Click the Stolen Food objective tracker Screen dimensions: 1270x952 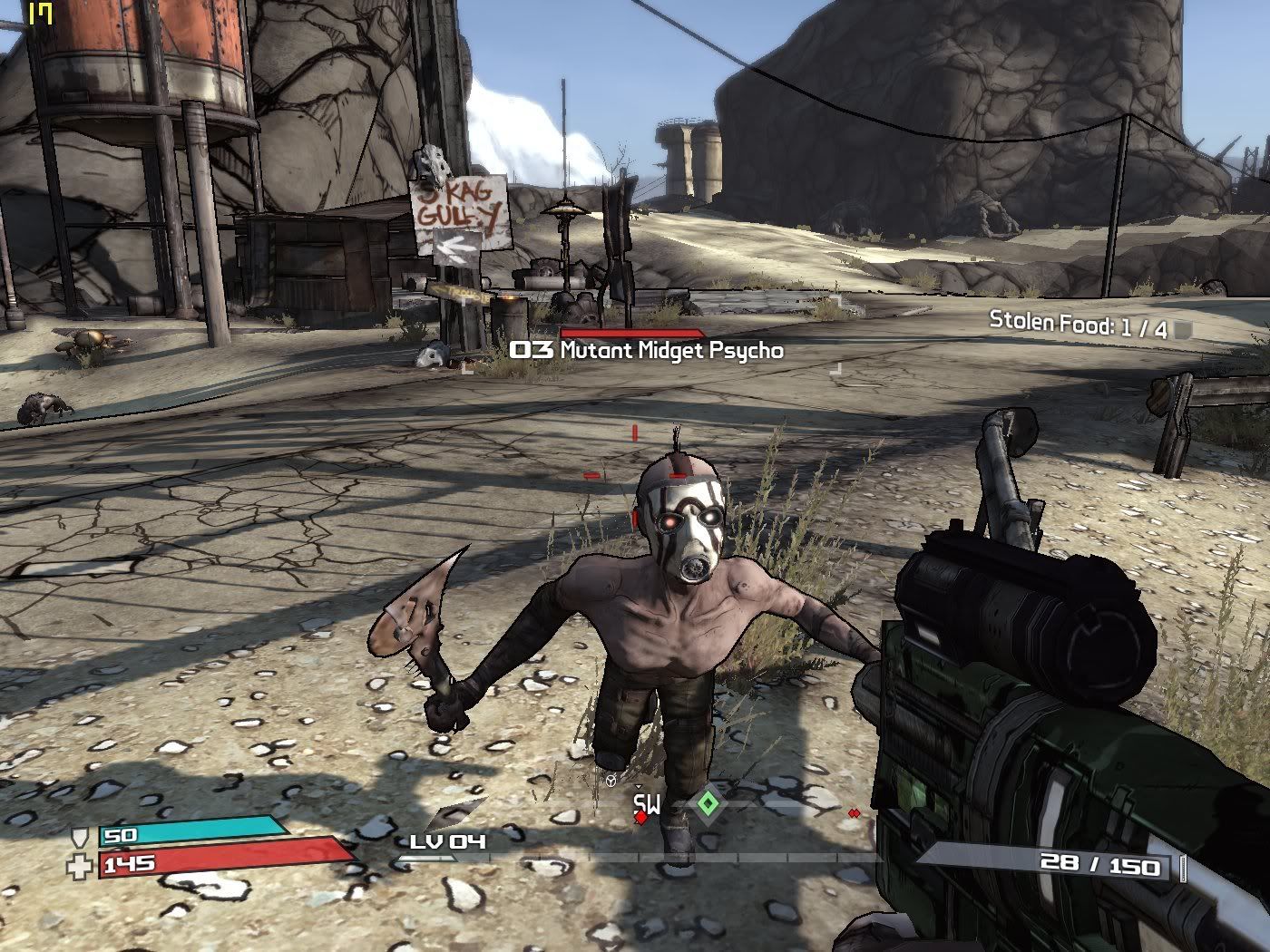tap(1079, 324)
